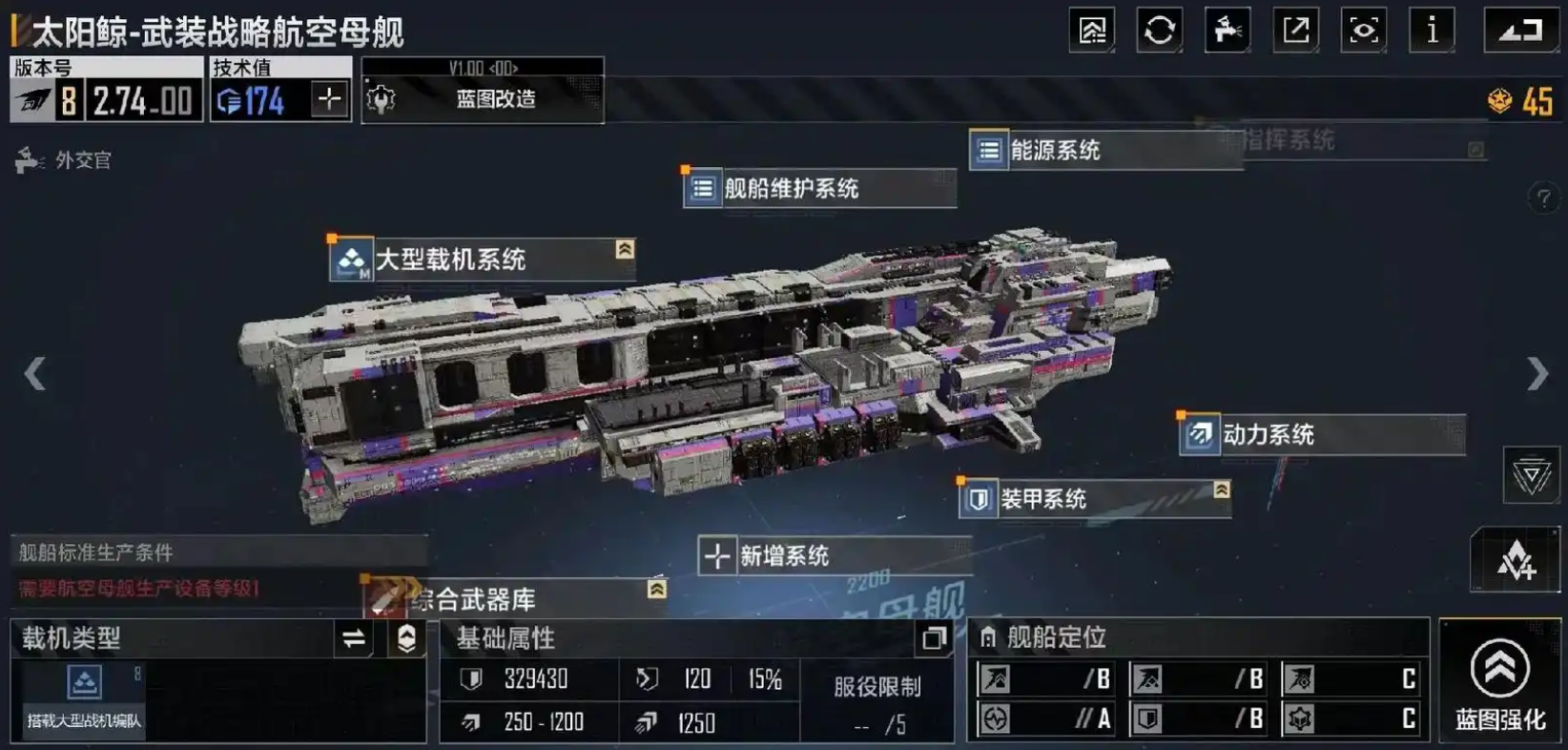Open the ship info 'i' icon
This screenshot has height=750, width=1568.
[1432, 30]
